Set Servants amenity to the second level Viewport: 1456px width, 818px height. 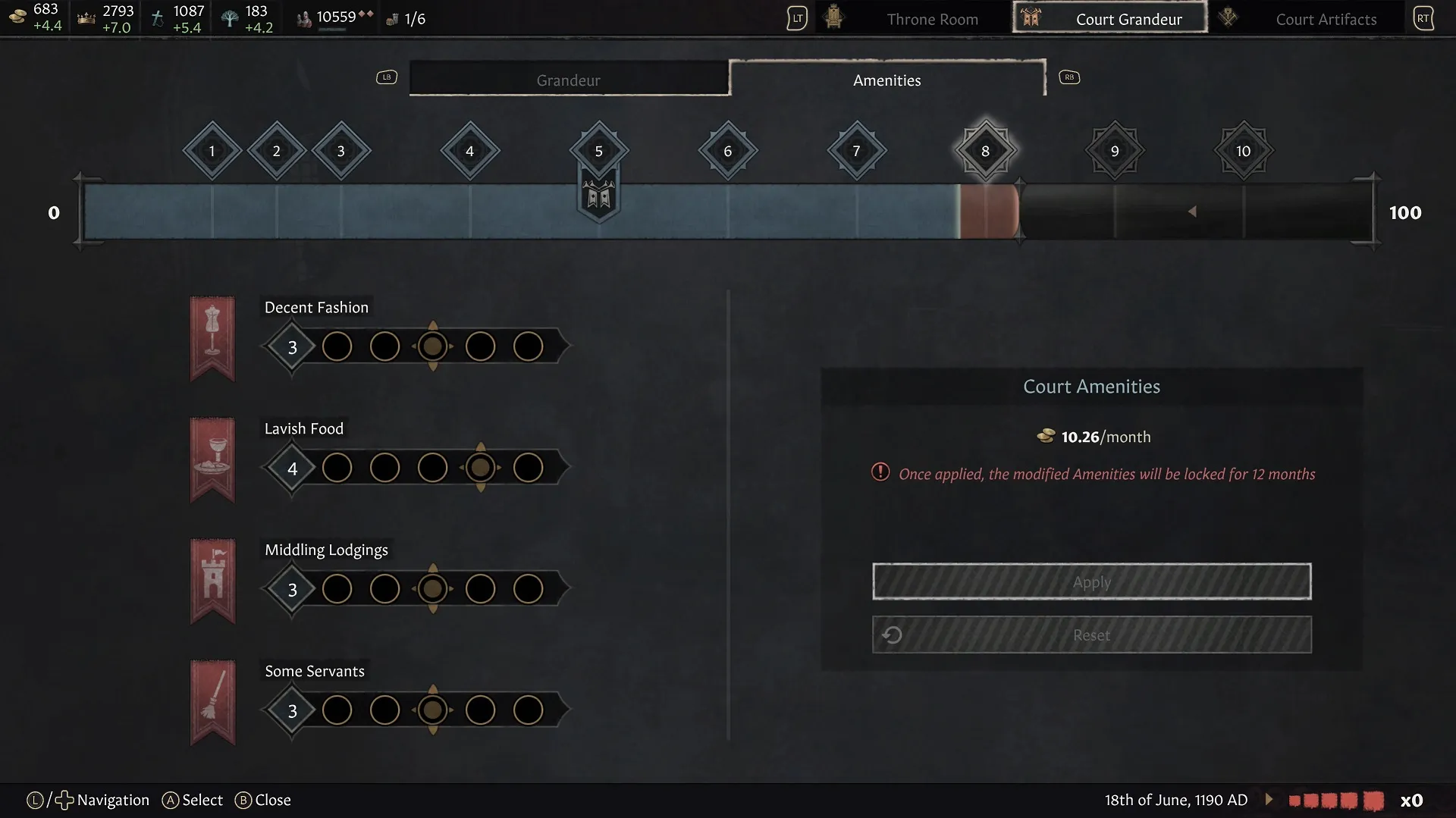coord(384,710)
